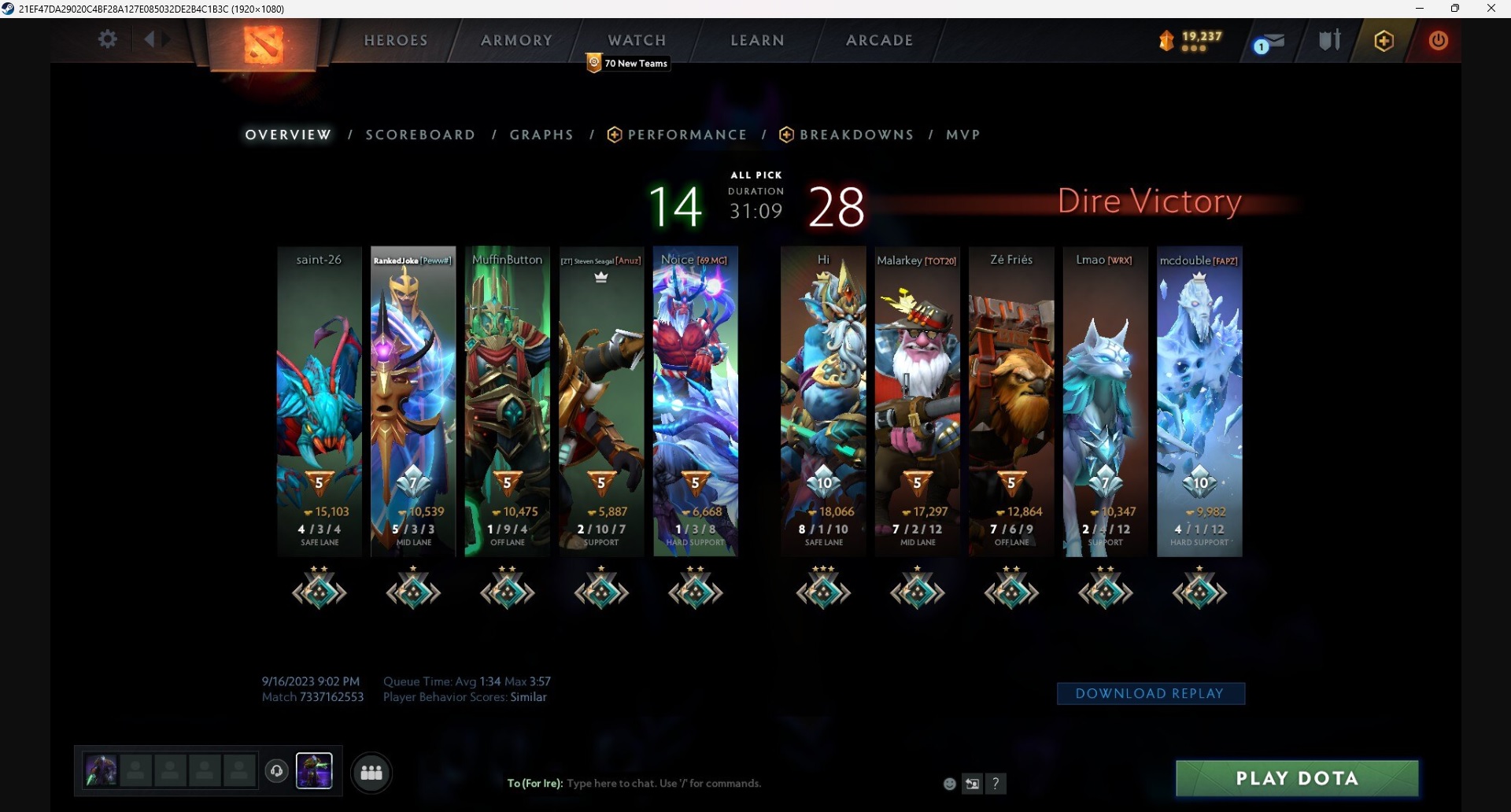
Task: Open the armory shield and sword icon
Action: point(1329,40)
